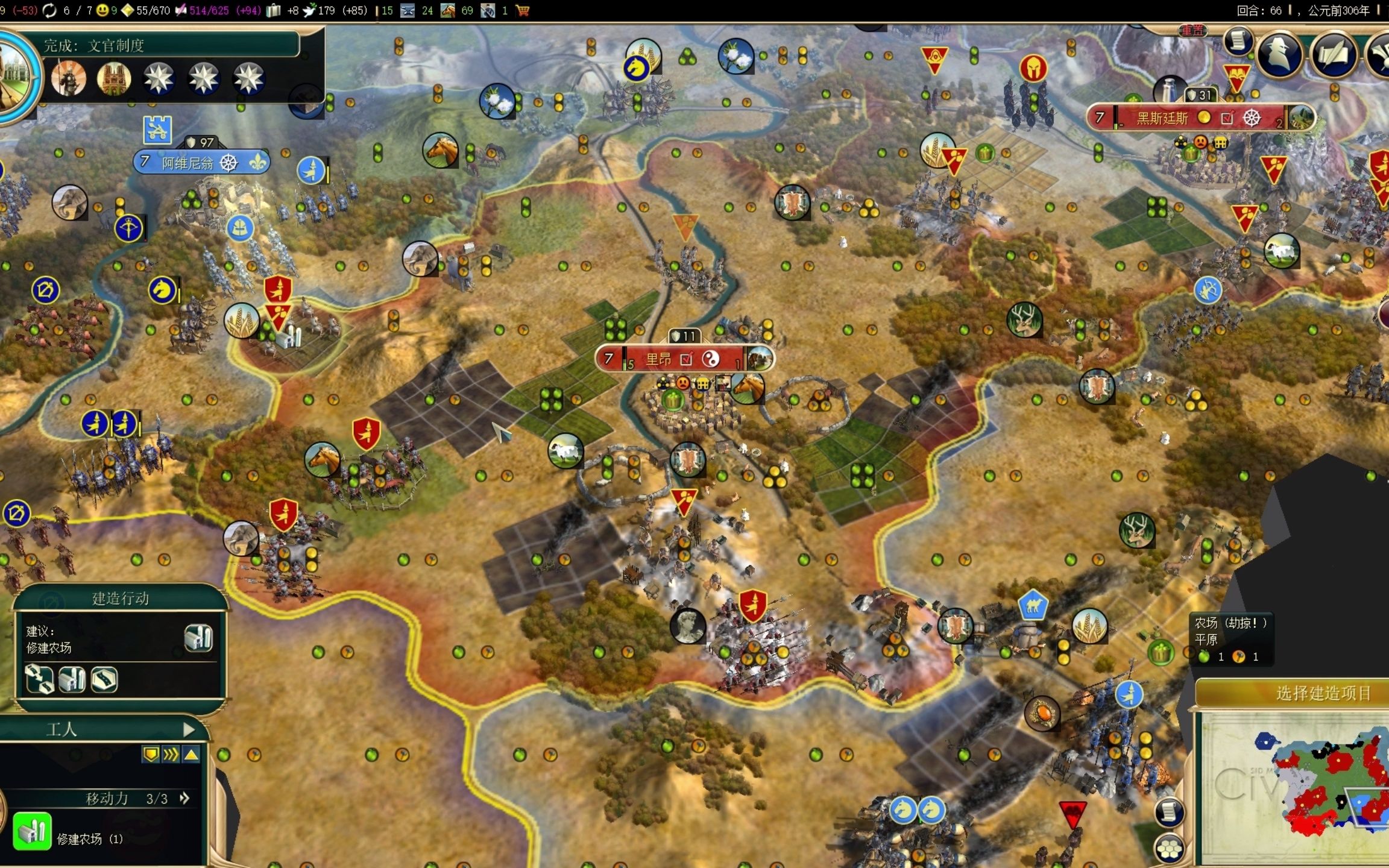
Task: Click the recommended 修建农场 farm icon
Action: (x=198, y=638)
